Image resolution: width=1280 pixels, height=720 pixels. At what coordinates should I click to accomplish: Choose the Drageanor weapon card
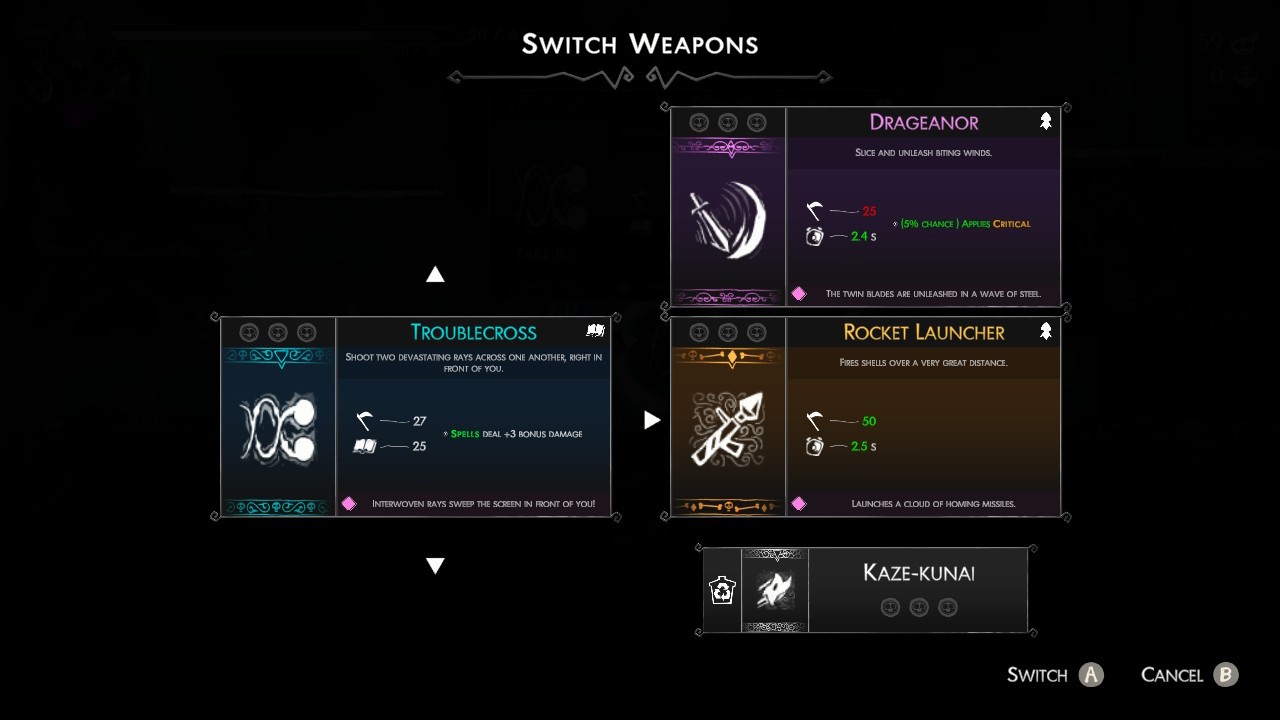coord(865,206)
